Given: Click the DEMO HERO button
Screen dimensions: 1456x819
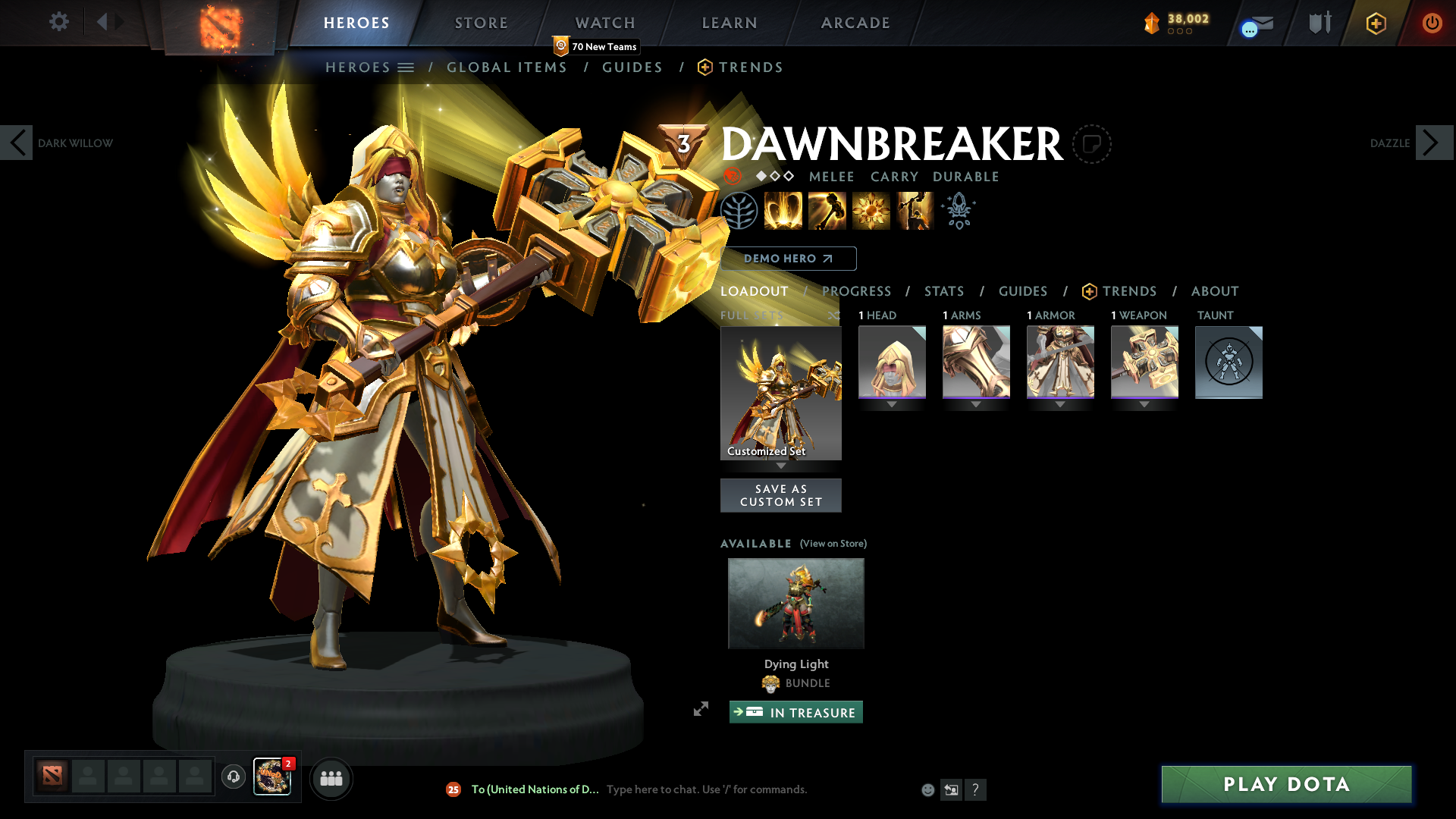Looking at the screenshot, I should (787, 259).
